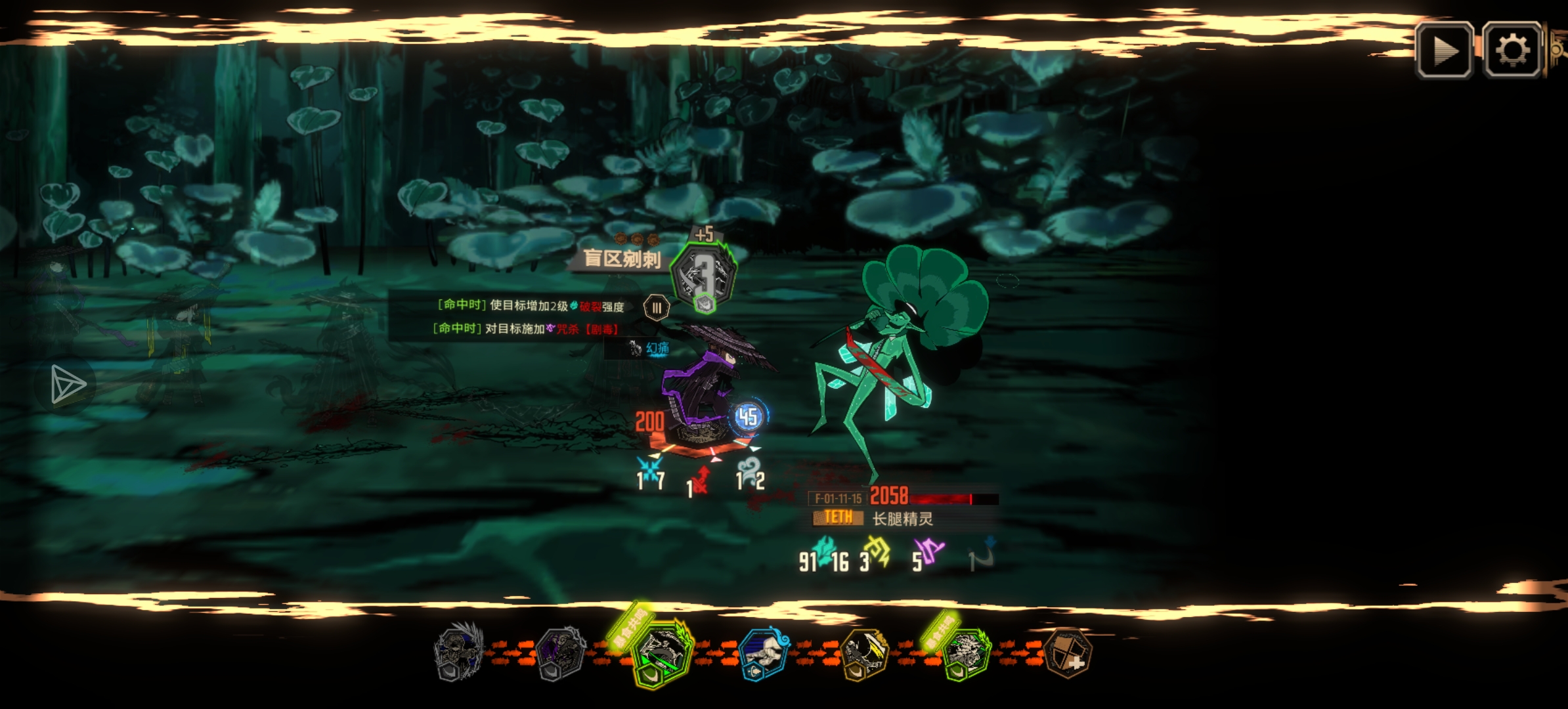Select the greyed-out purple skill icon
The height and width of the screenshot is (709, 1568).
point(560,653)
